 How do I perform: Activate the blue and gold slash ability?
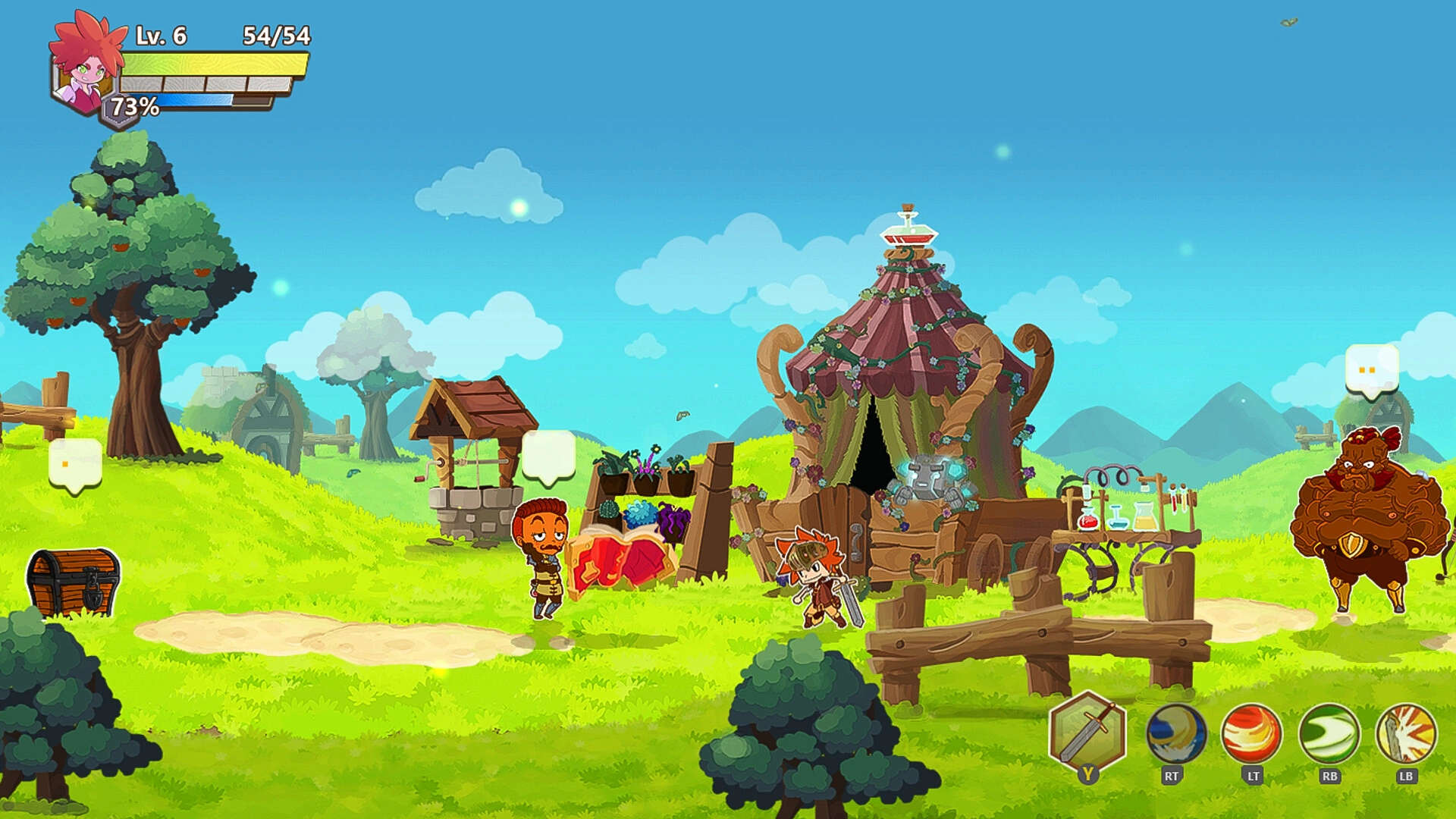[1175, 733]
